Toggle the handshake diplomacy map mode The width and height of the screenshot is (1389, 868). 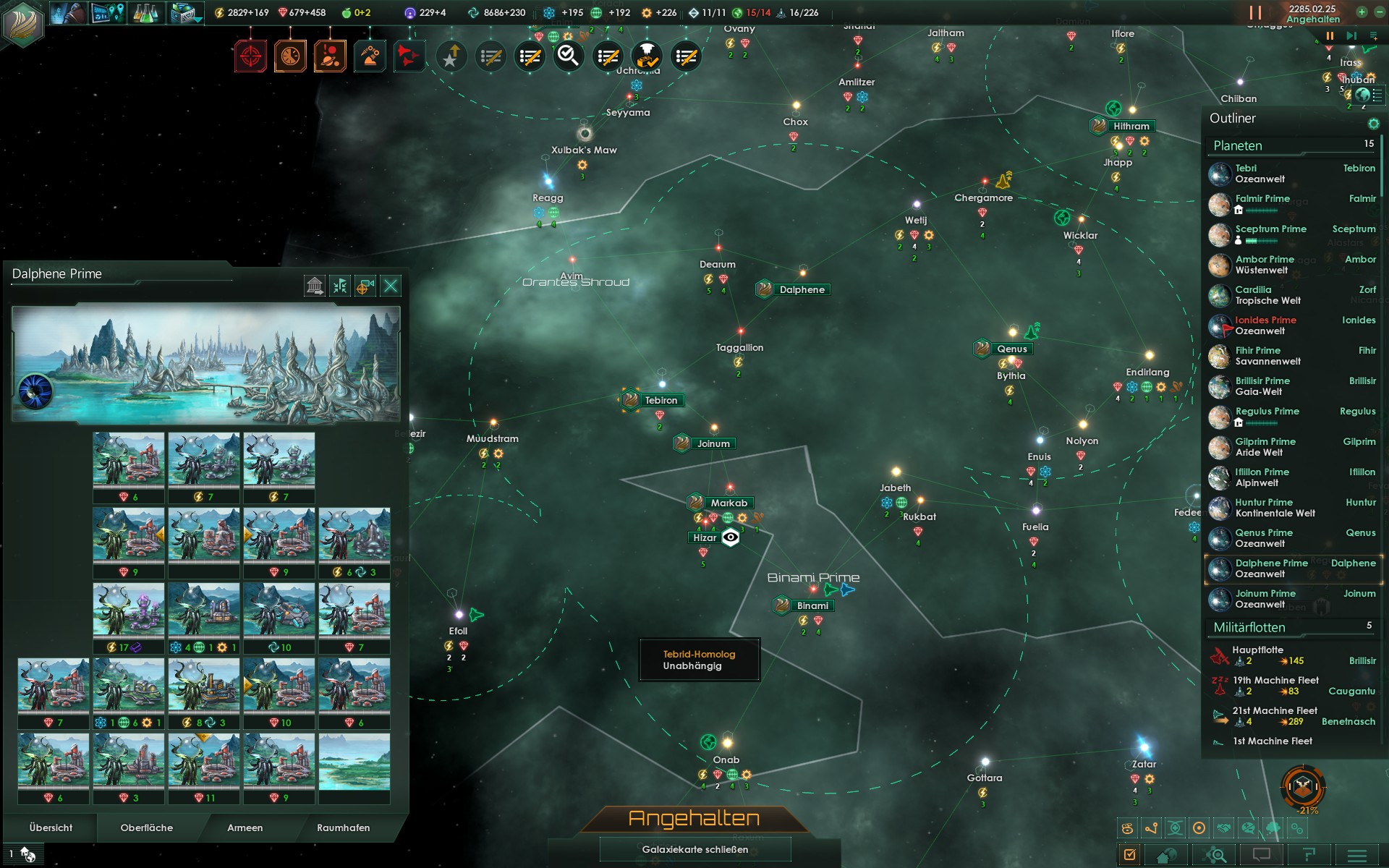coord(1223,828)
